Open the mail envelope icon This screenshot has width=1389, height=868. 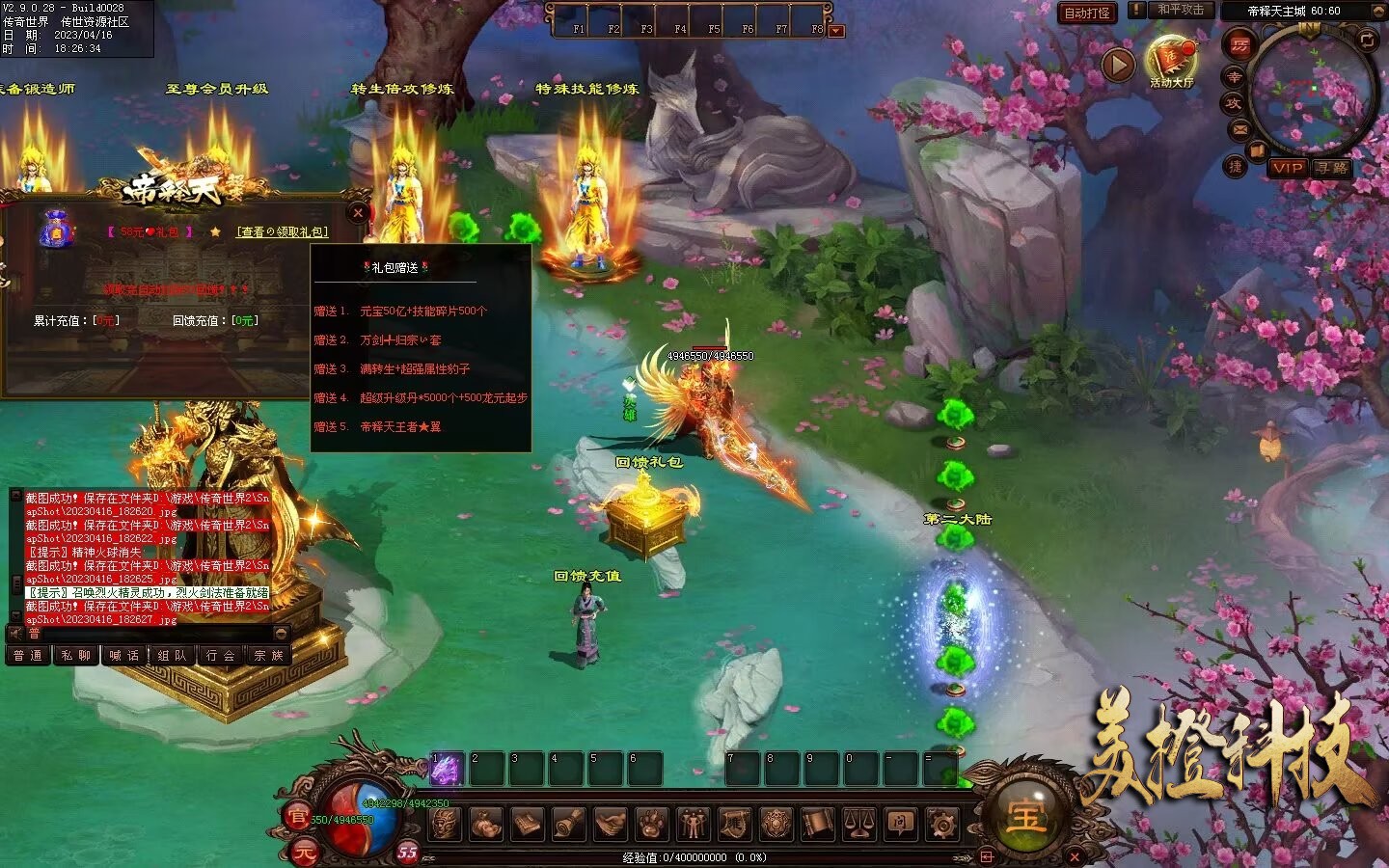point(1239,128)
